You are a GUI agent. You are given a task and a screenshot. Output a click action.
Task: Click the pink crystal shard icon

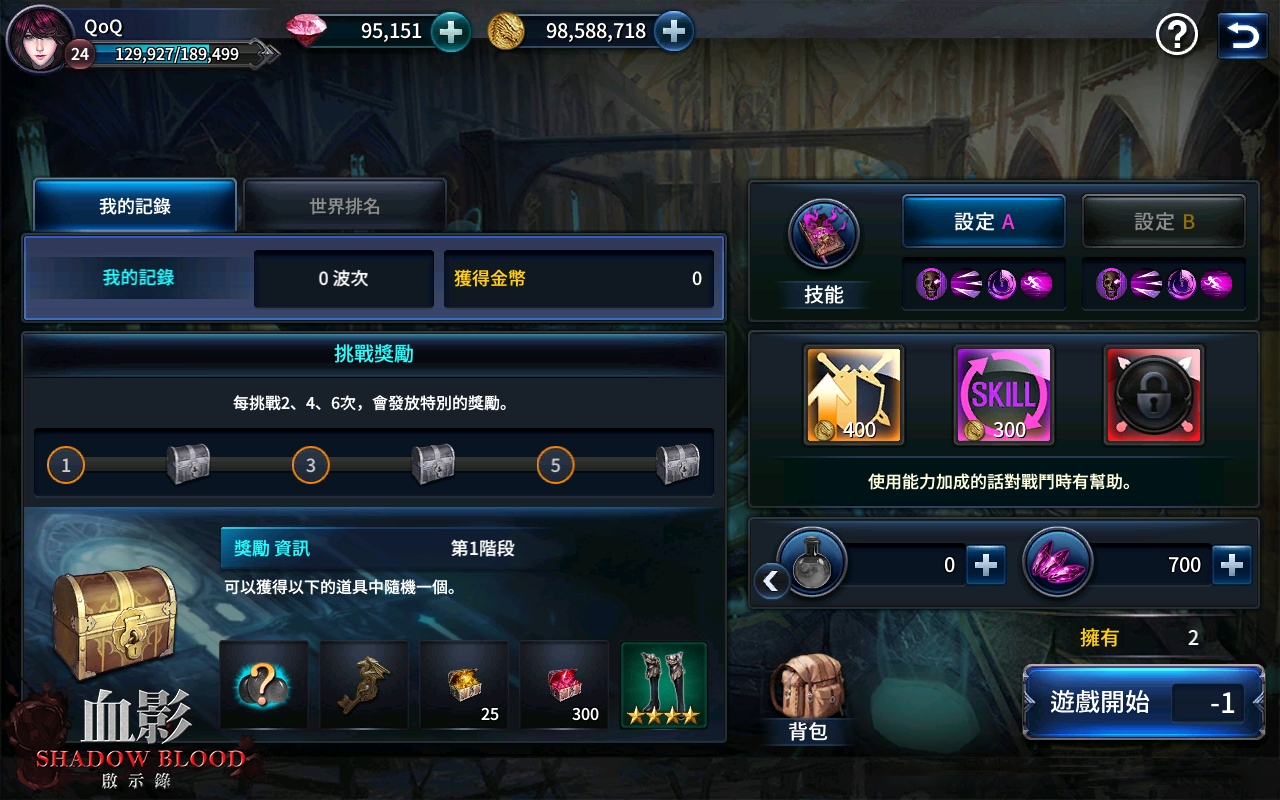[x=1058, y=562]
